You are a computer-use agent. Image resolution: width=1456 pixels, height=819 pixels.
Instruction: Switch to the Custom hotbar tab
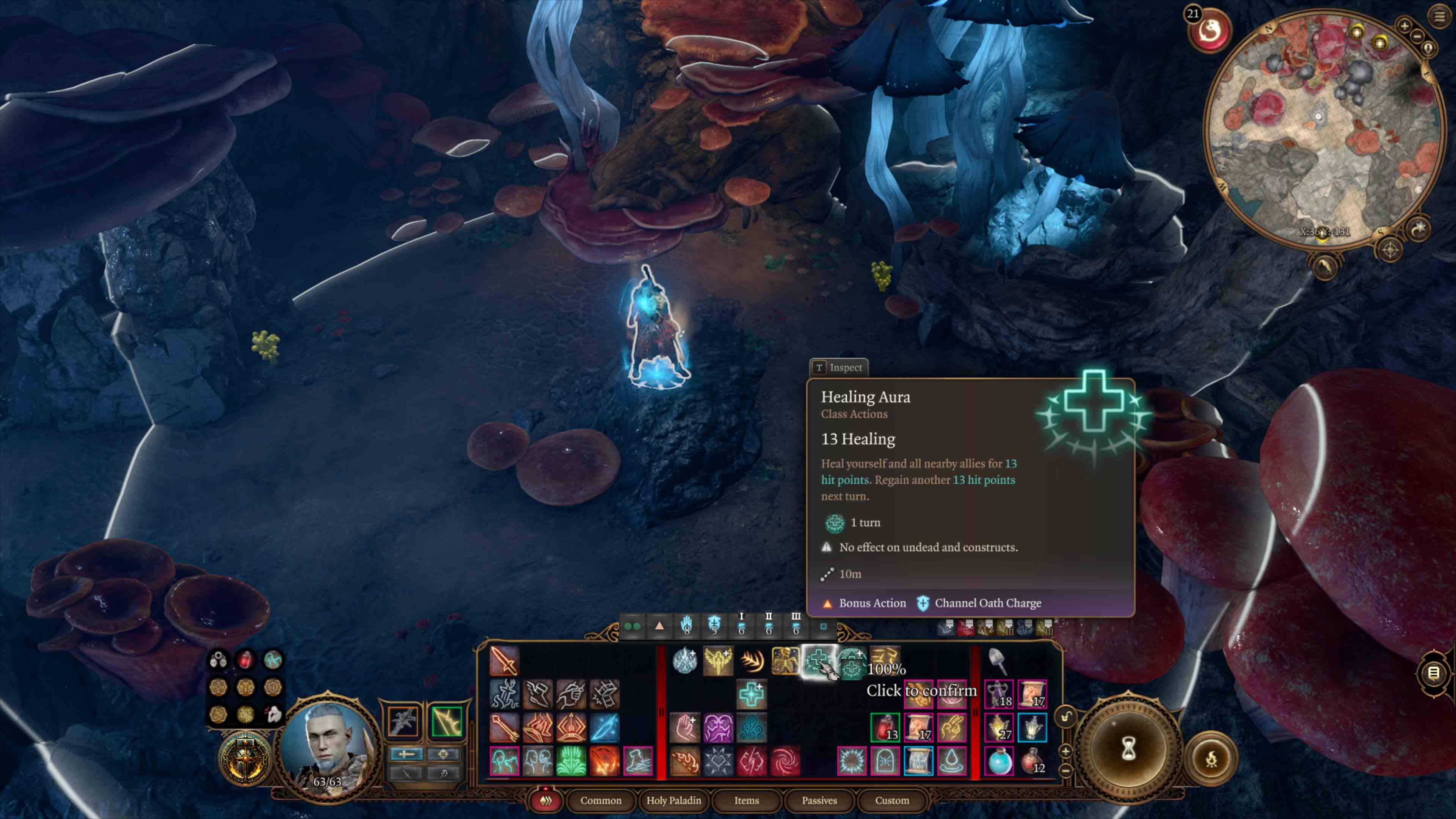pos(892,800)
